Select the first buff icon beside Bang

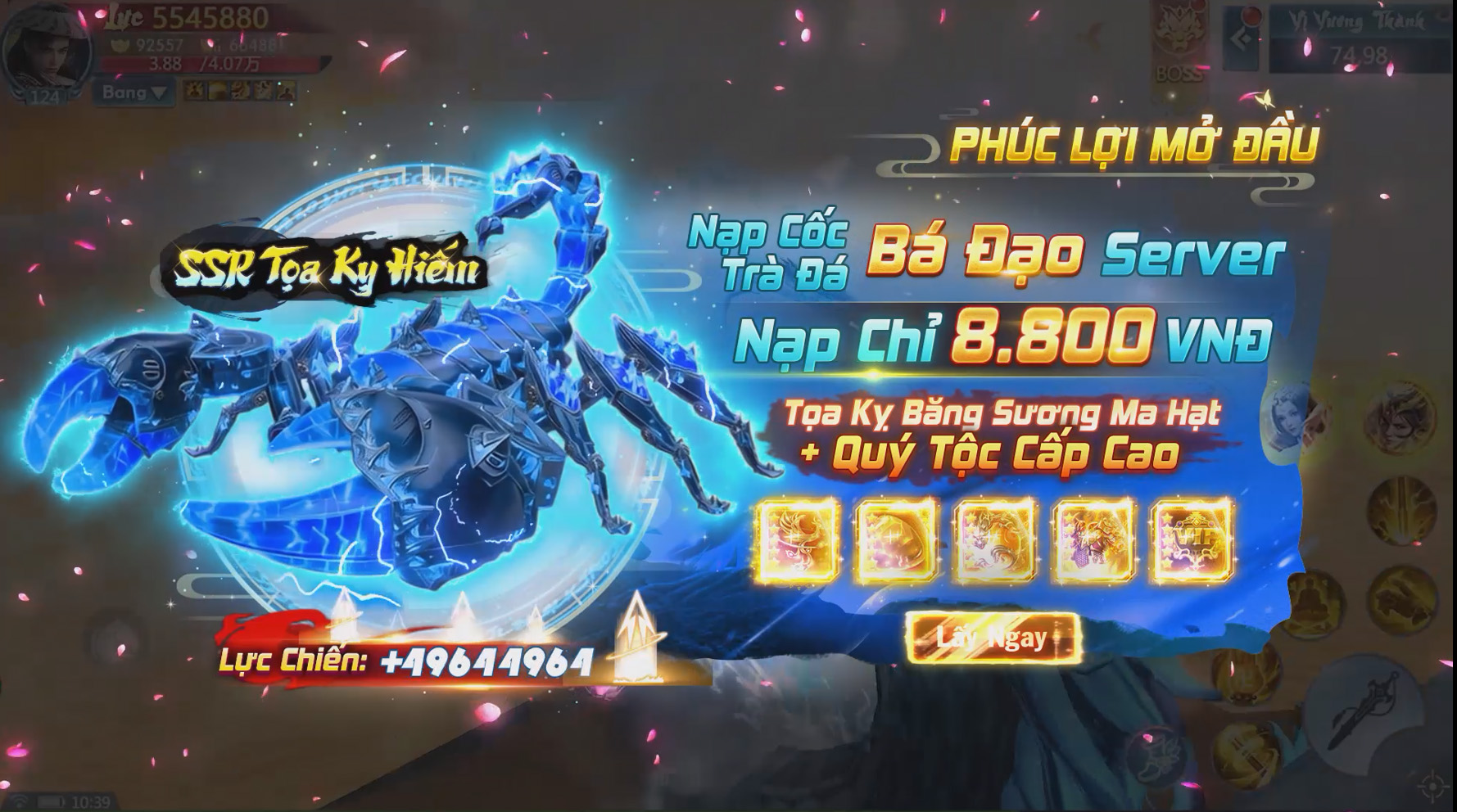coord(194,90)
